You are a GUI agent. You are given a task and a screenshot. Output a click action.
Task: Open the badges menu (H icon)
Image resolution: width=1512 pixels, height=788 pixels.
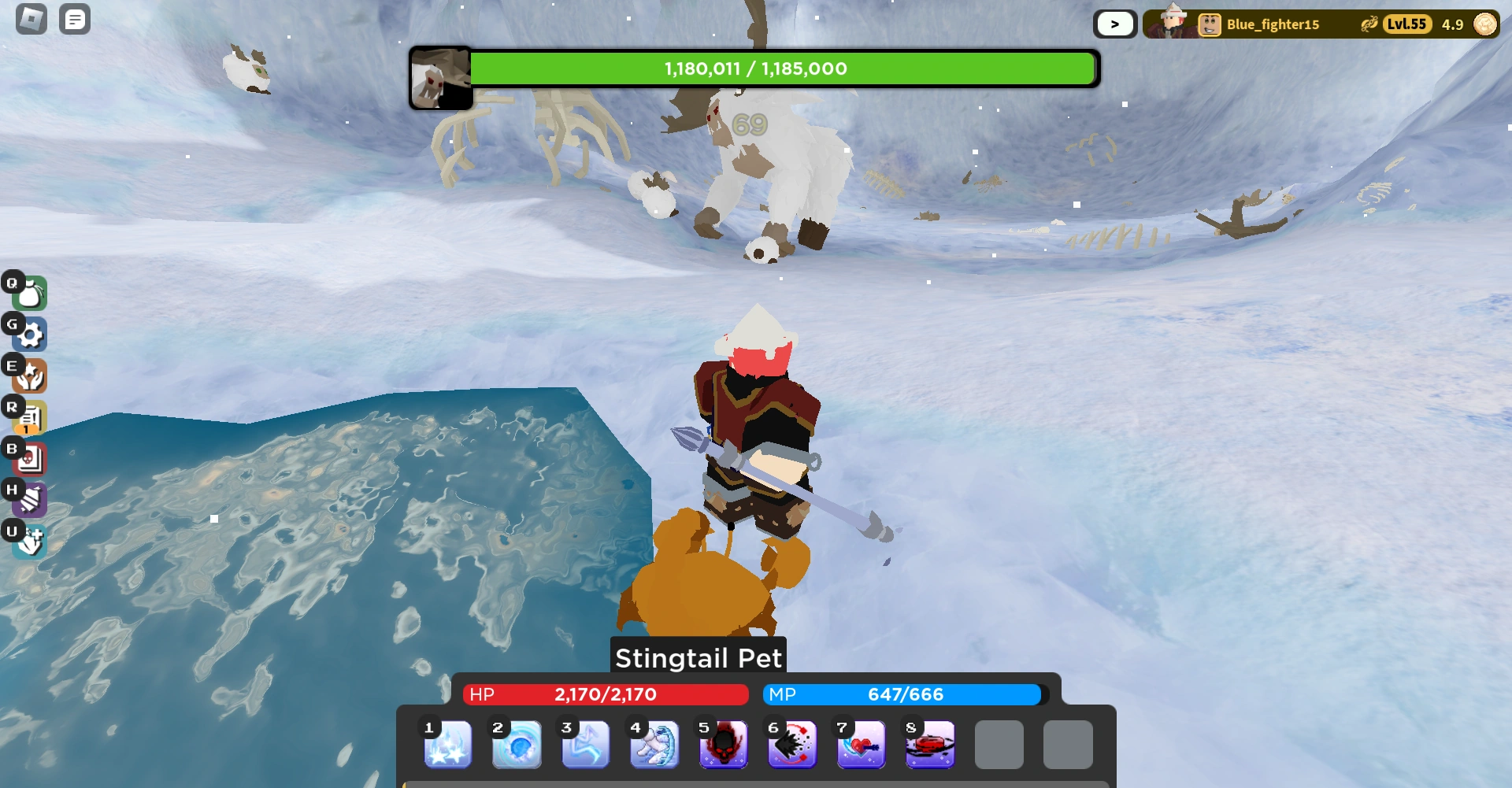pos(29,499)
